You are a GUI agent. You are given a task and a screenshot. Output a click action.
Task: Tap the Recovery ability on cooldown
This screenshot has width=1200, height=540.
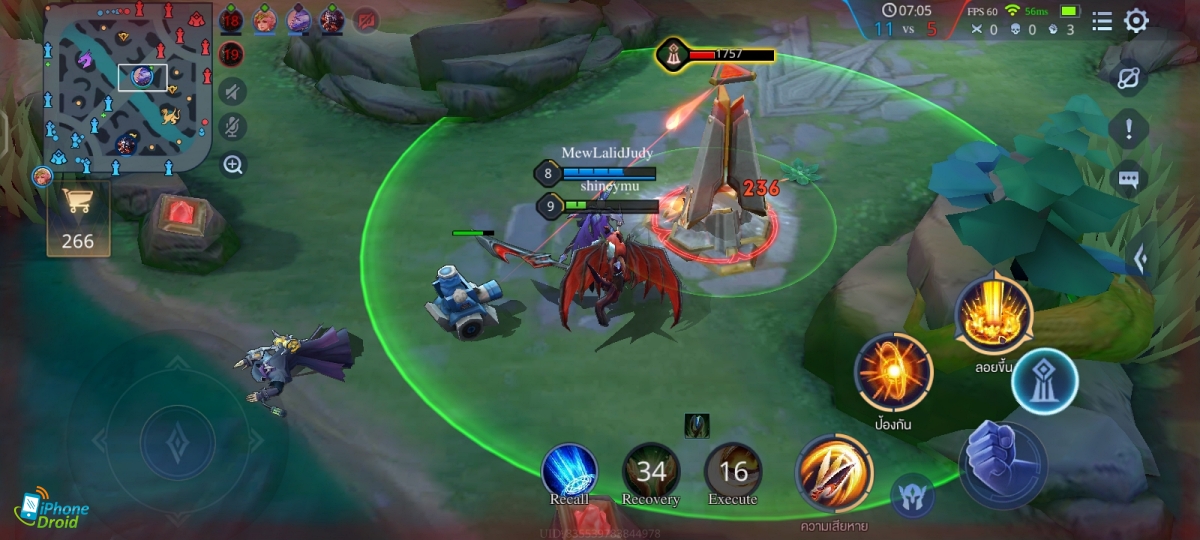[x=651, y=472]
